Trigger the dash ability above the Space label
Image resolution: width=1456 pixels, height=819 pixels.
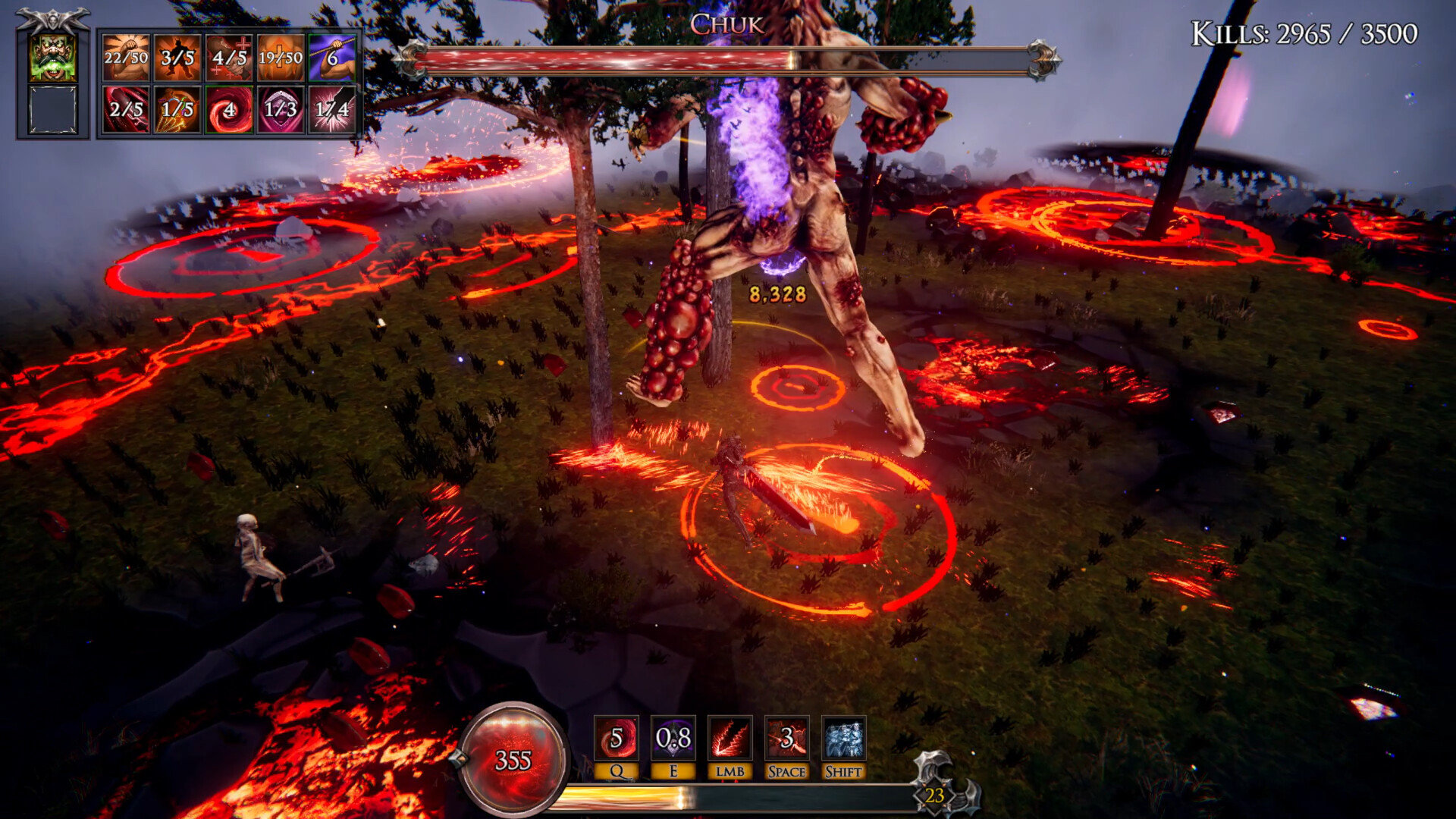pyautogui.click(x=787, y=738)
